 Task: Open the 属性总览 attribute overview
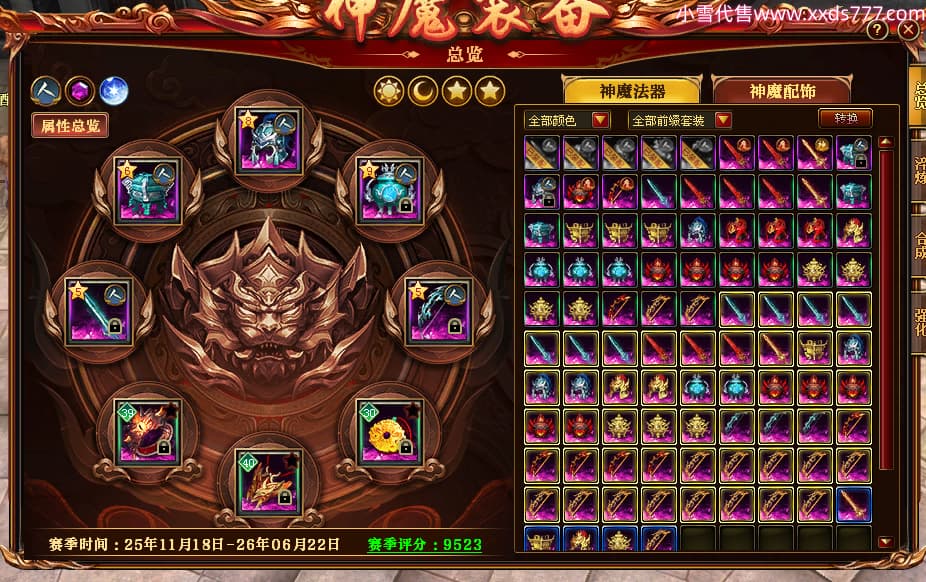(70, 125)
